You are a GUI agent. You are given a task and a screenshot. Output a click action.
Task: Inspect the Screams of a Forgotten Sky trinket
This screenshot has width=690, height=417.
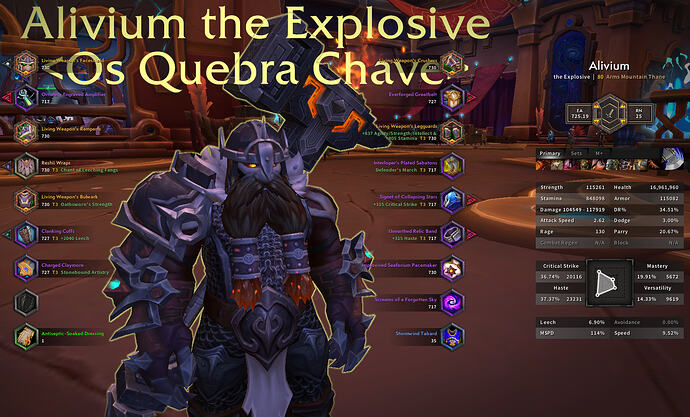[454, 302]
